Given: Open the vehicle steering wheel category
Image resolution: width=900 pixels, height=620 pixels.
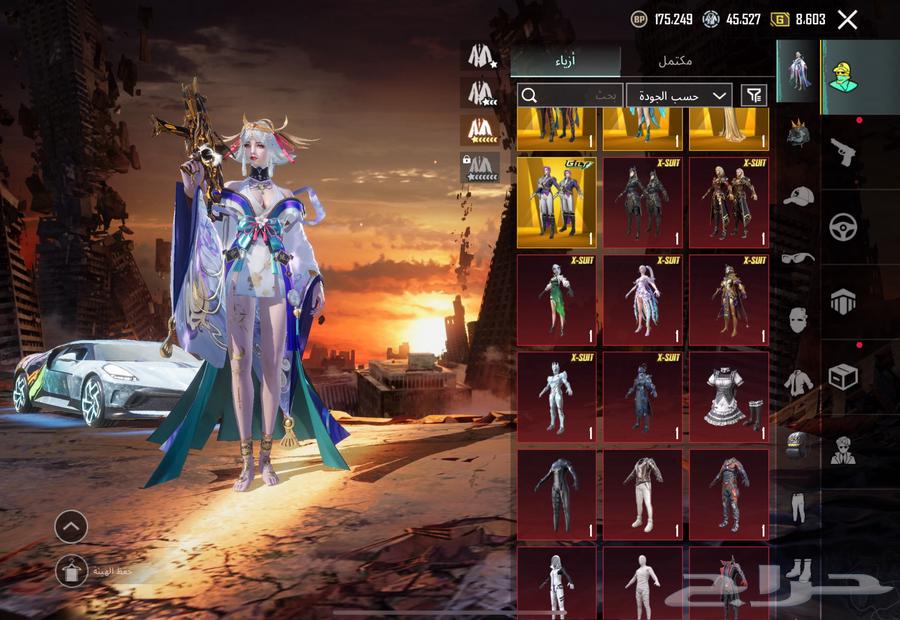Looking at the screenshot, I should coord(843,227).
